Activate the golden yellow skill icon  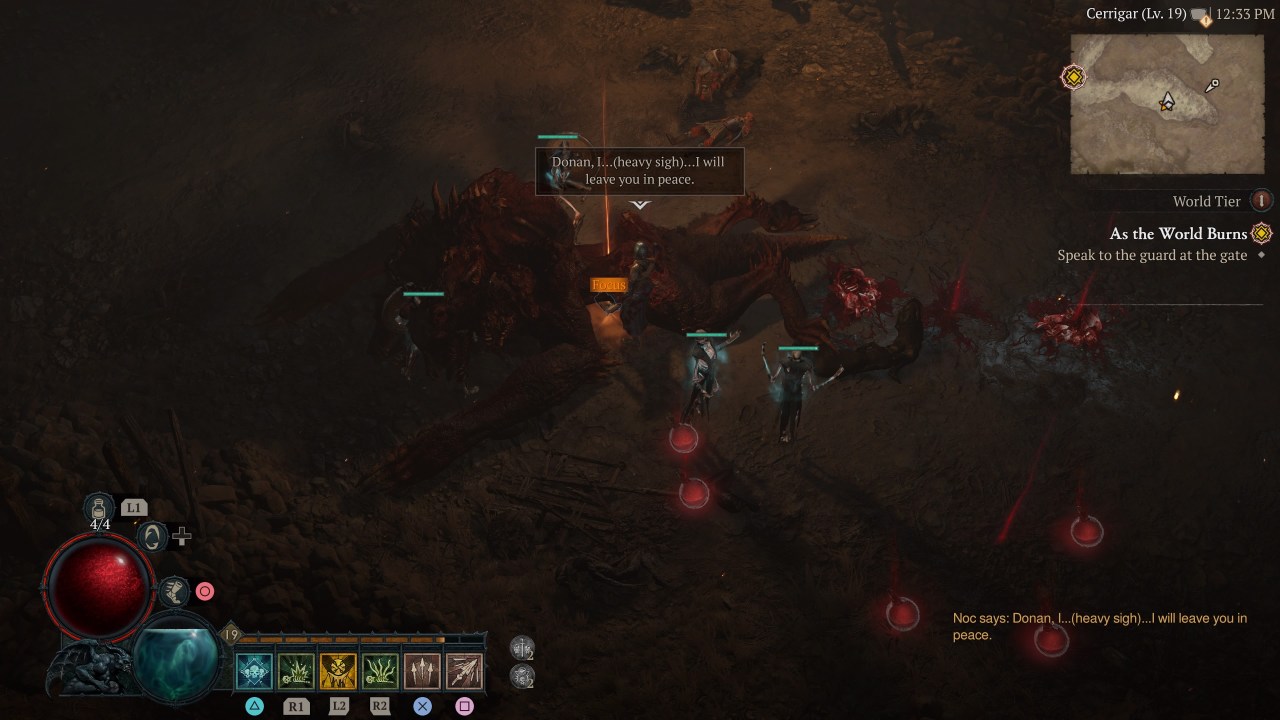(338, 671)
